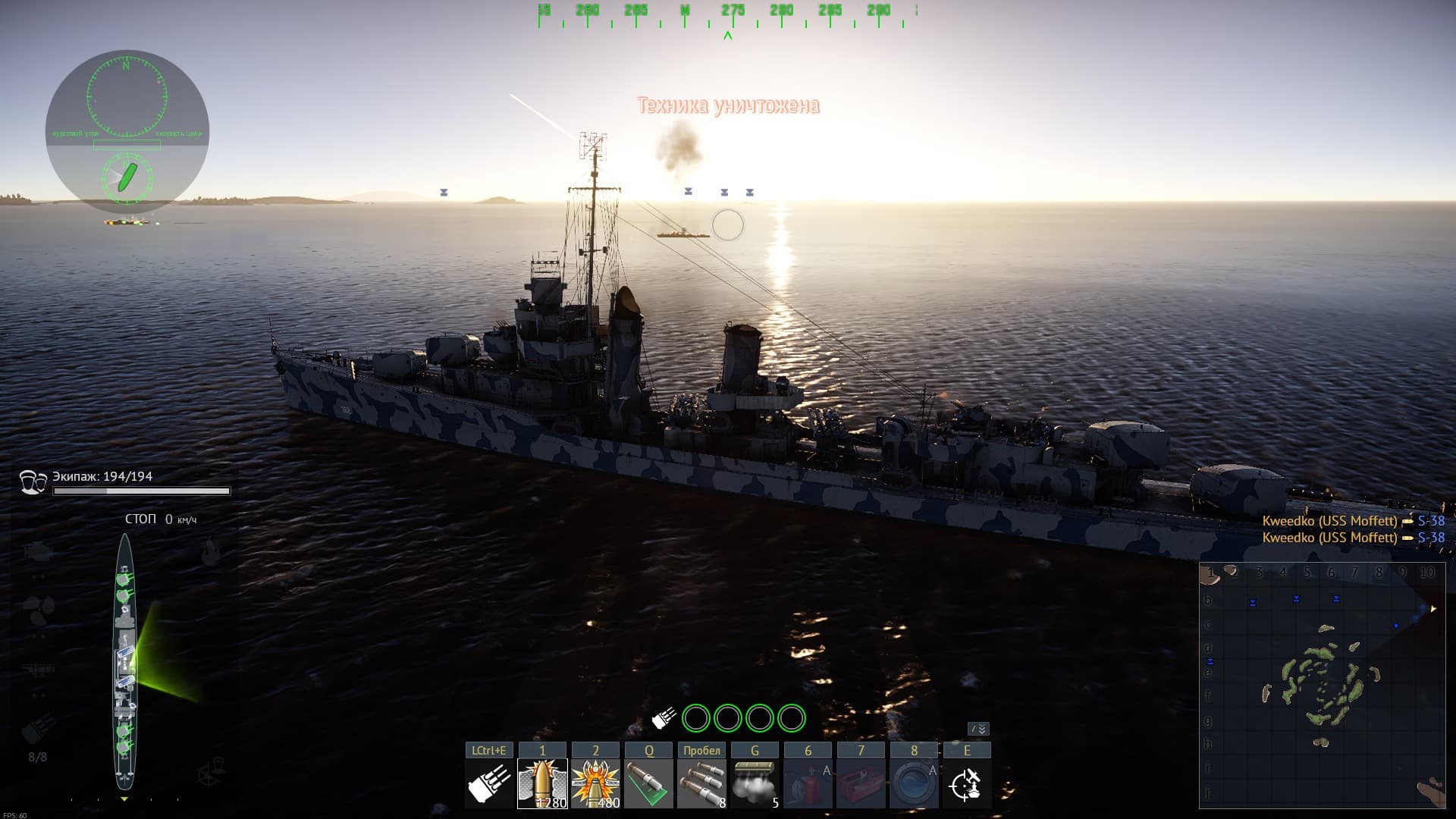Activate the porthole unwatering slot
The width and height of the screenshot is (1456, 819).
[914, 783]
